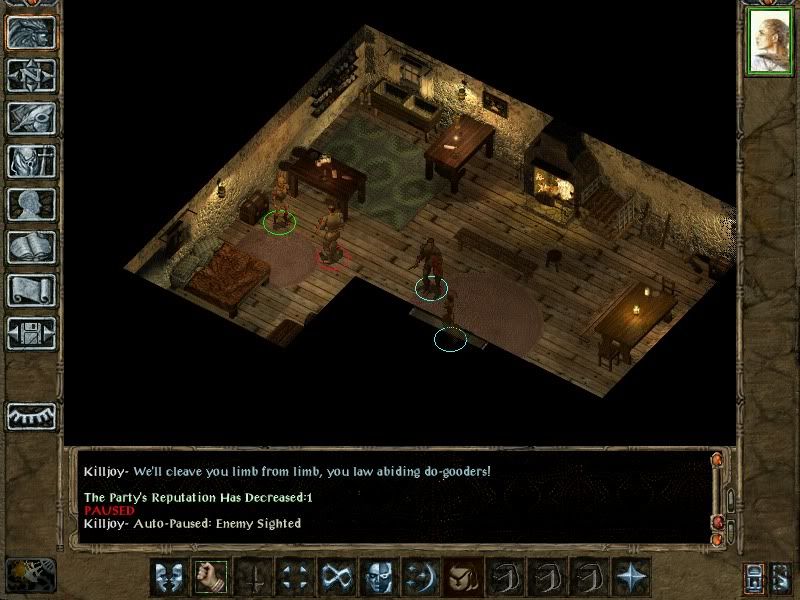The height and width of the screenshot is (600, 800).
Task: Open the inventory screen
Action: pyautogui.click(x=31, y=161)
